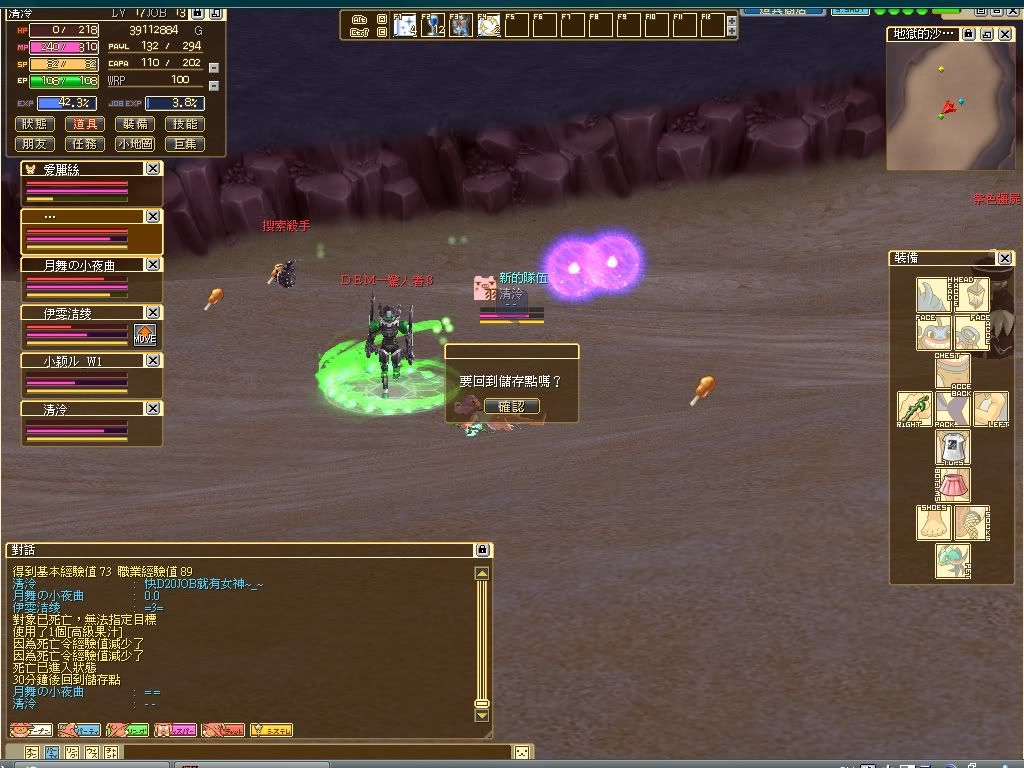Close party member 月舞の小夜曲 panel
This screenshot has width=1024, height=768.
[x=153, y=265]
